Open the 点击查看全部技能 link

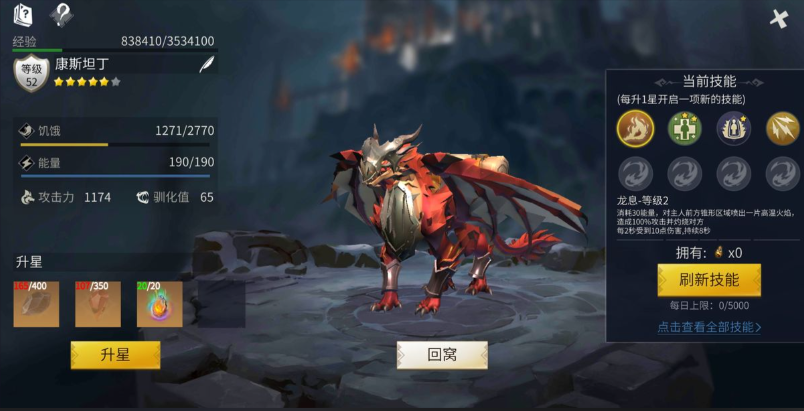pos(708,327)
